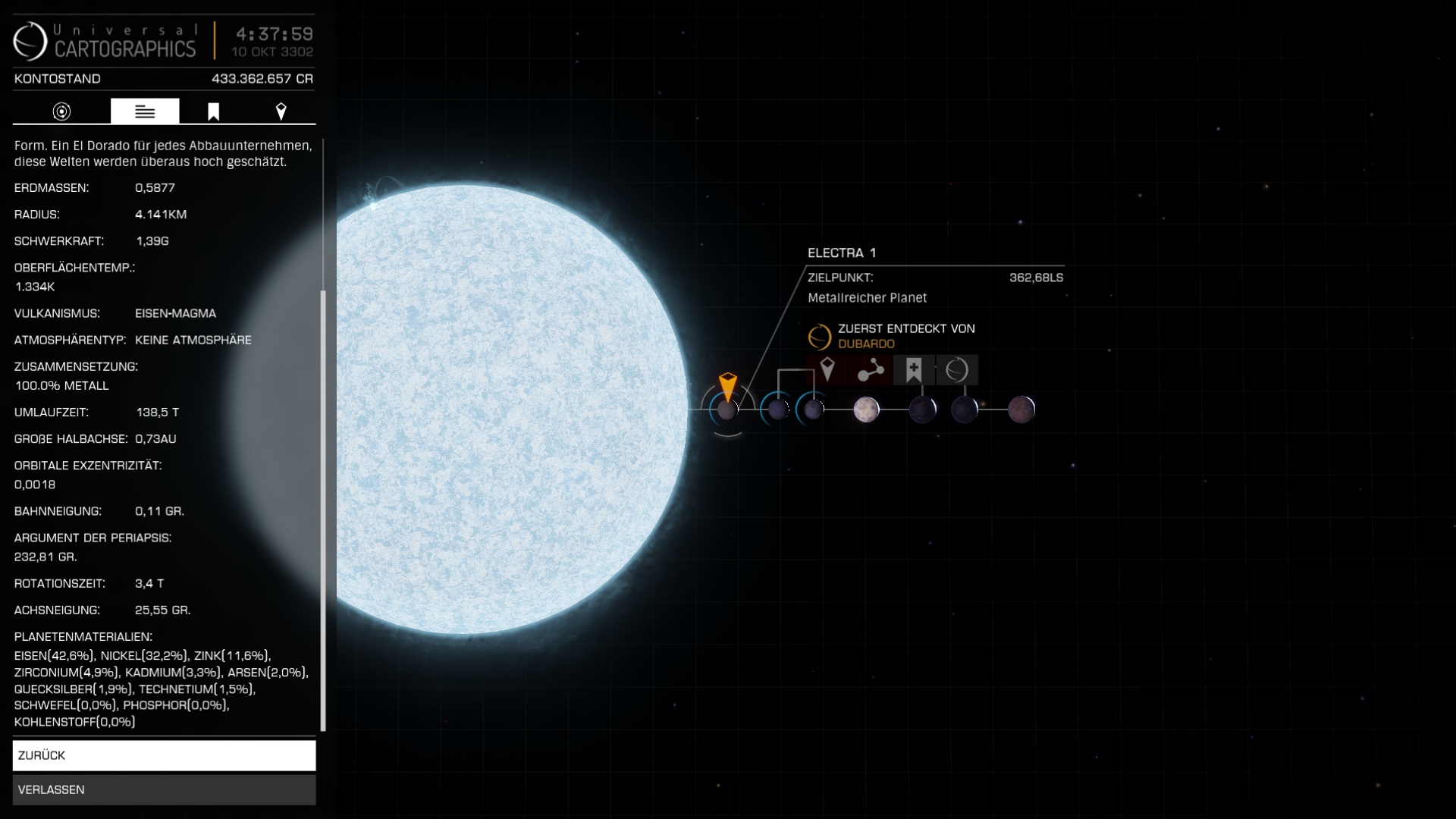This screenshot has height=819, width=1456.
Task: Choose the reddish-brown outermost planet
Action: coord(1021,409)
